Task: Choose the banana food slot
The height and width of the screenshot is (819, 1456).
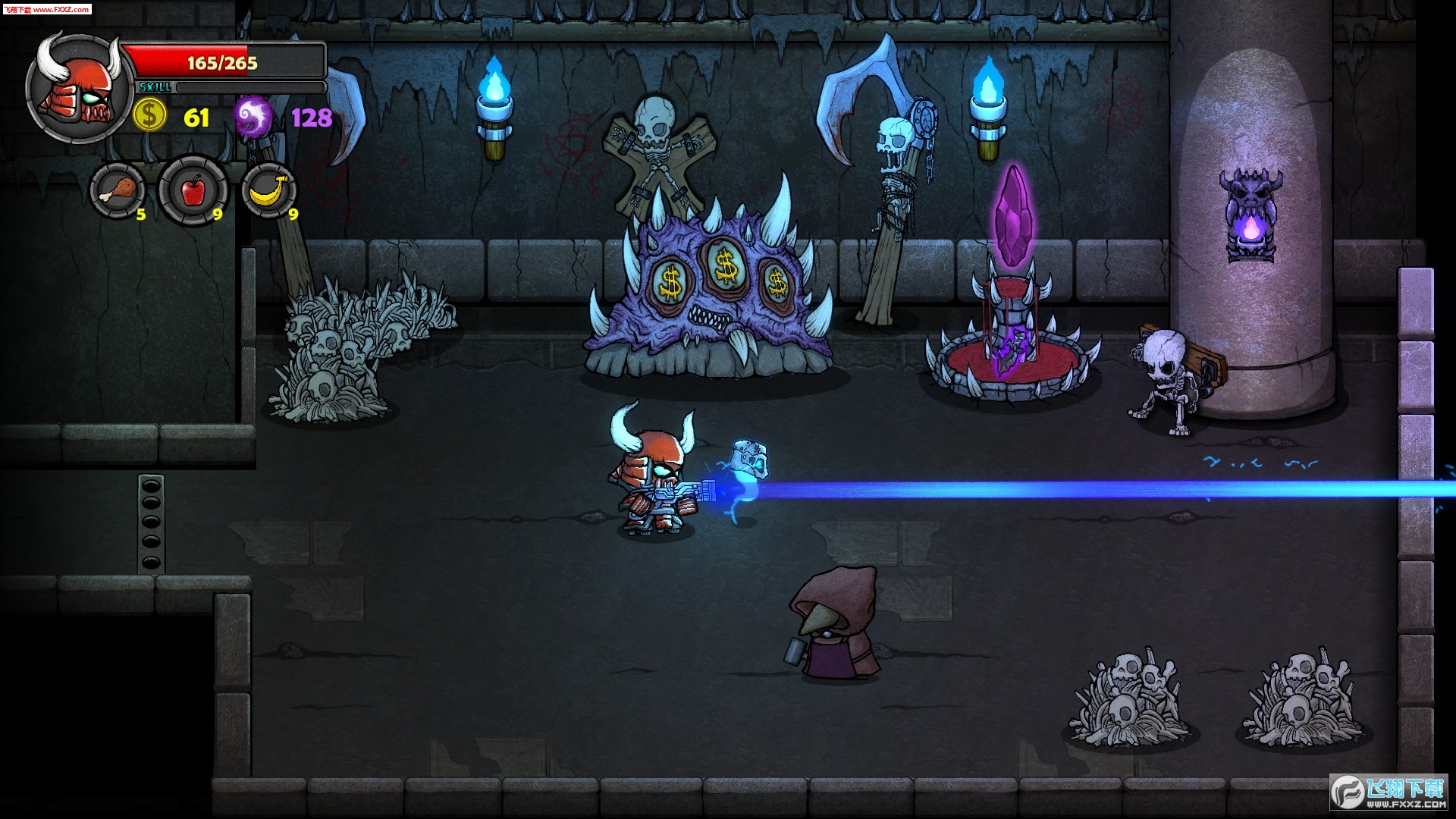Action: click(268, 190)
